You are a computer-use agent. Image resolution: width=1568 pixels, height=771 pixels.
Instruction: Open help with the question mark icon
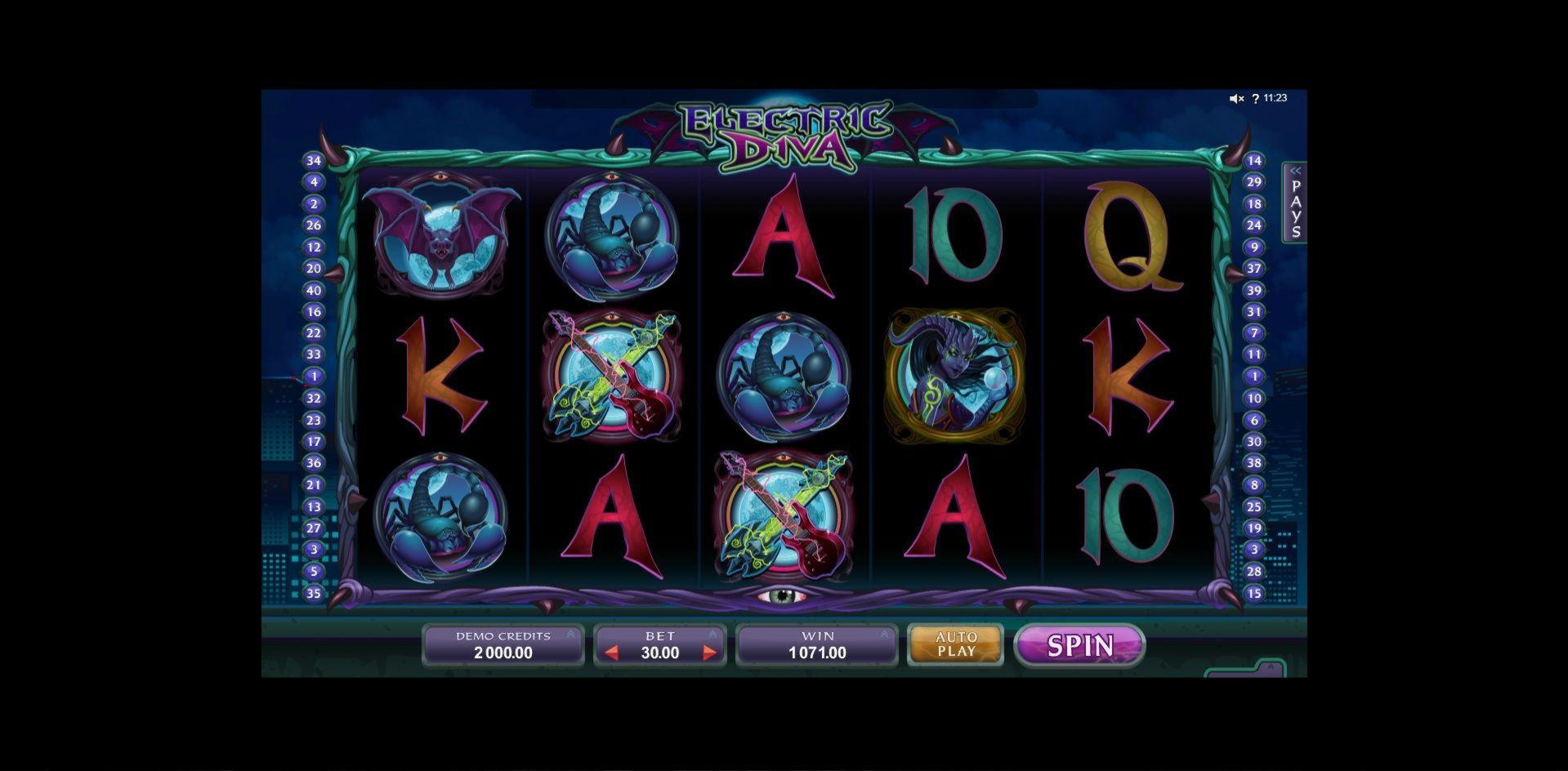coord(1255,99)
